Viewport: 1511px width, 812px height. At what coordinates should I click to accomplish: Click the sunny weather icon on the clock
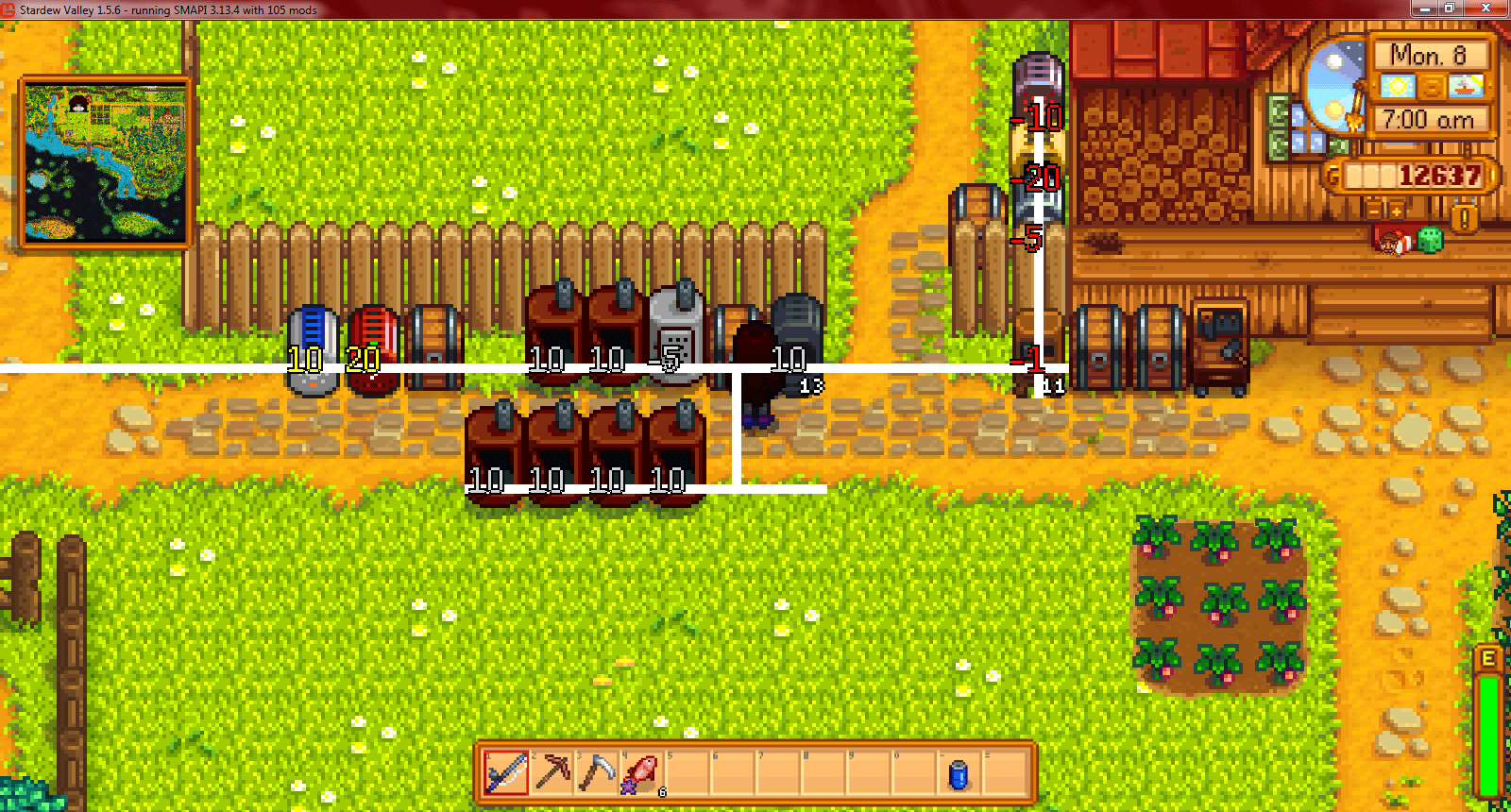(1397, 86)
